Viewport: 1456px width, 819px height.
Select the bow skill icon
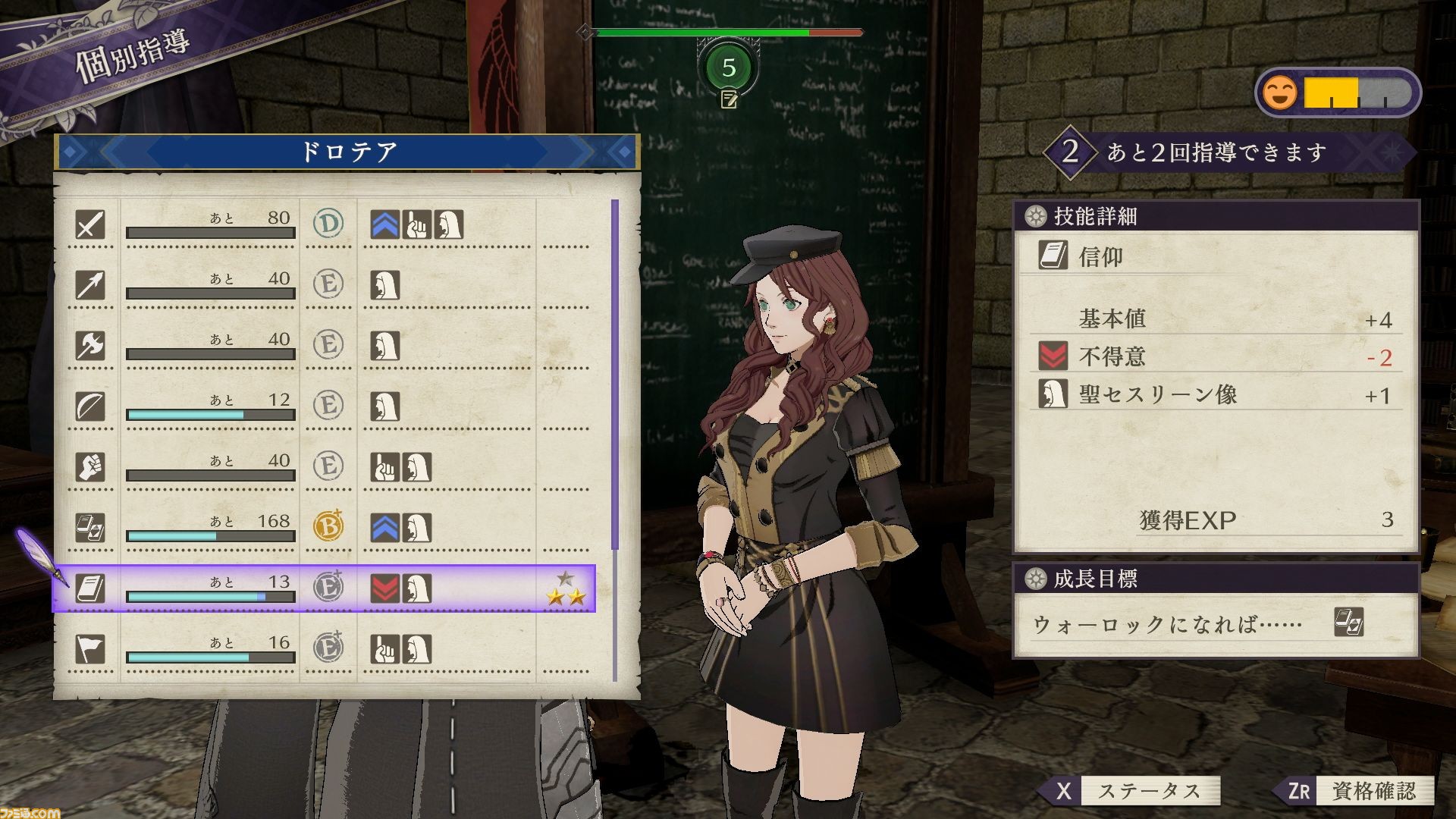click(x=91, y=407)
